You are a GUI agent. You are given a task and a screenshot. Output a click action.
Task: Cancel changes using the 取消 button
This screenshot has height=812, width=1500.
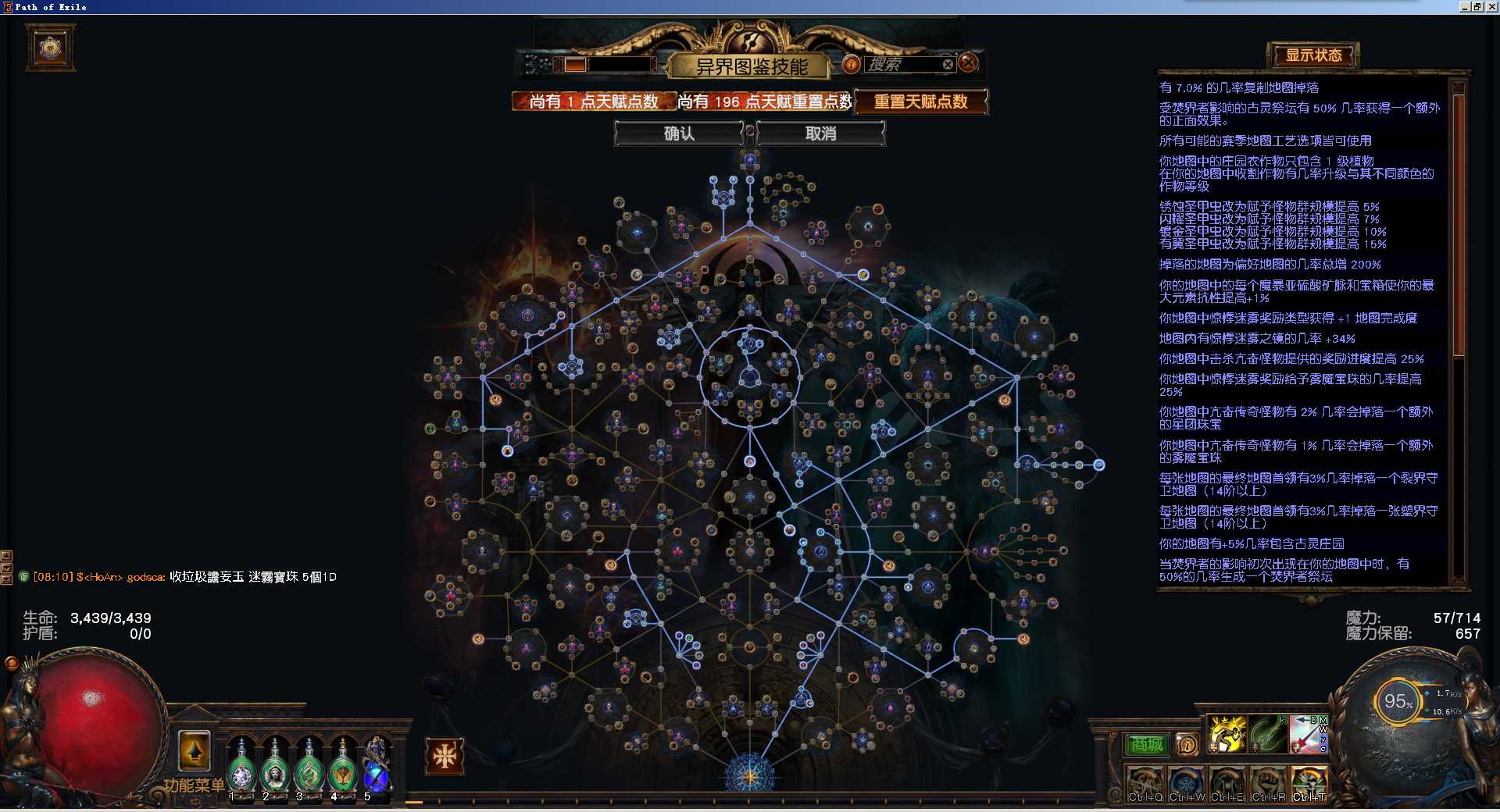820,134
